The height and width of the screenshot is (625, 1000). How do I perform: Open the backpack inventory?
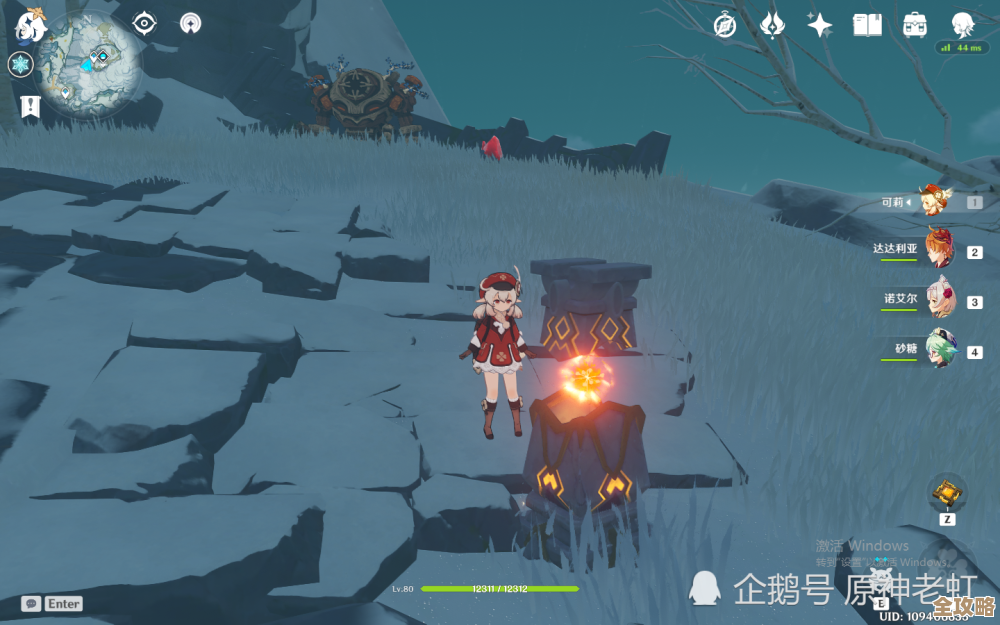(x=914, y=25)
